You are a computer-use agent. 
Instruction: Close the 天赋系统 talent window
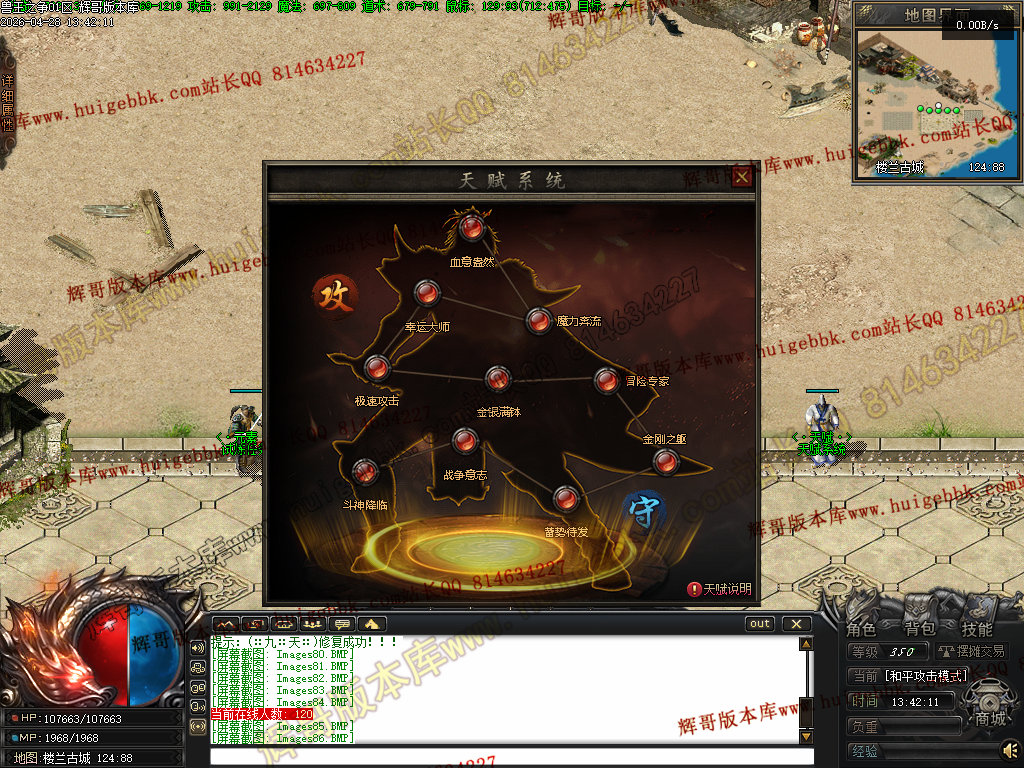pos(741,178)
